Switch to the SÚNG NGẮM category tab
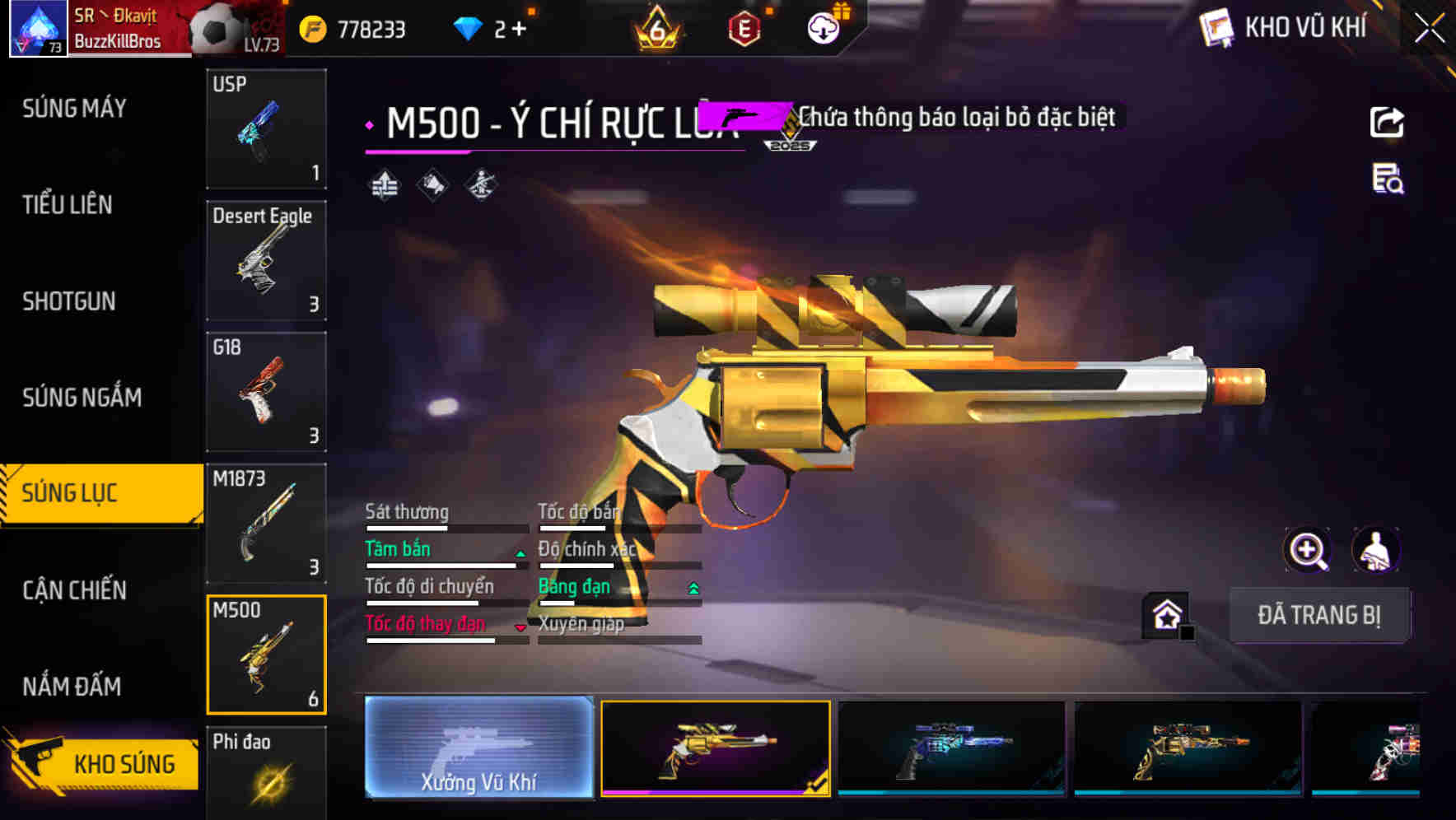This screenshot has height=820, width=1456. pos(81,396)
